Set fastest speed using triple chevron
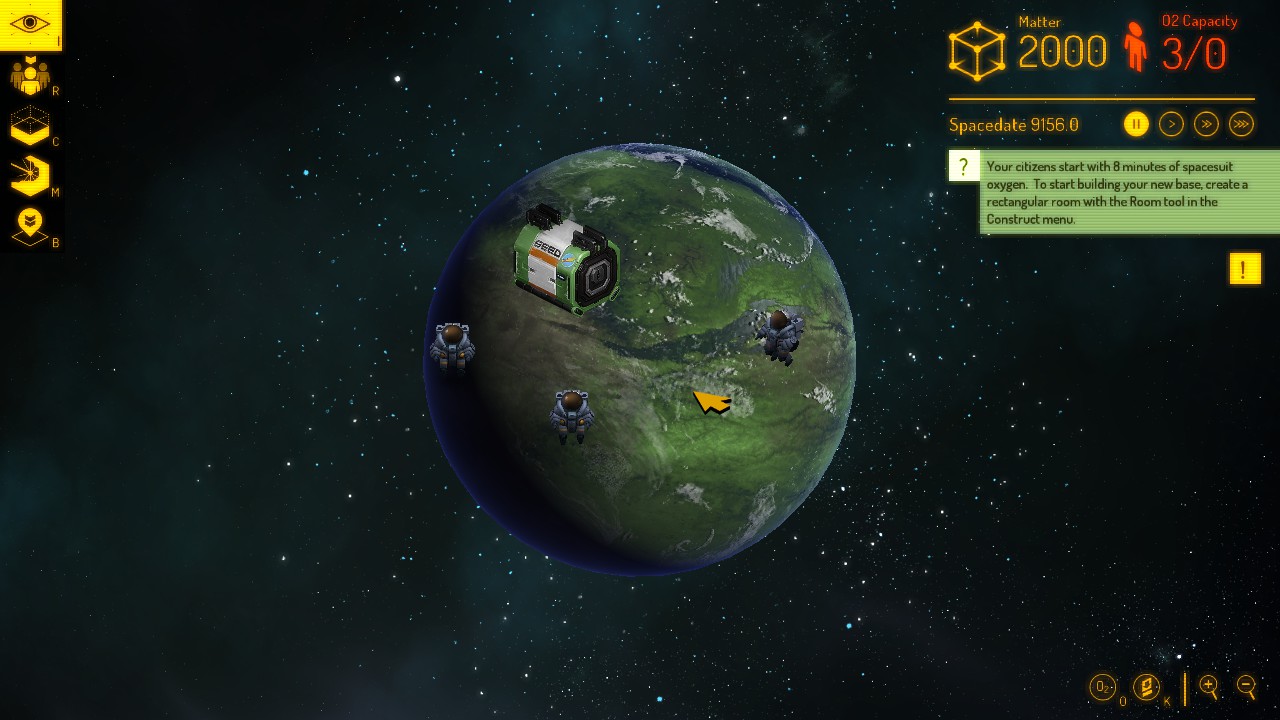1280x720 pixels. coord(1241,124)
